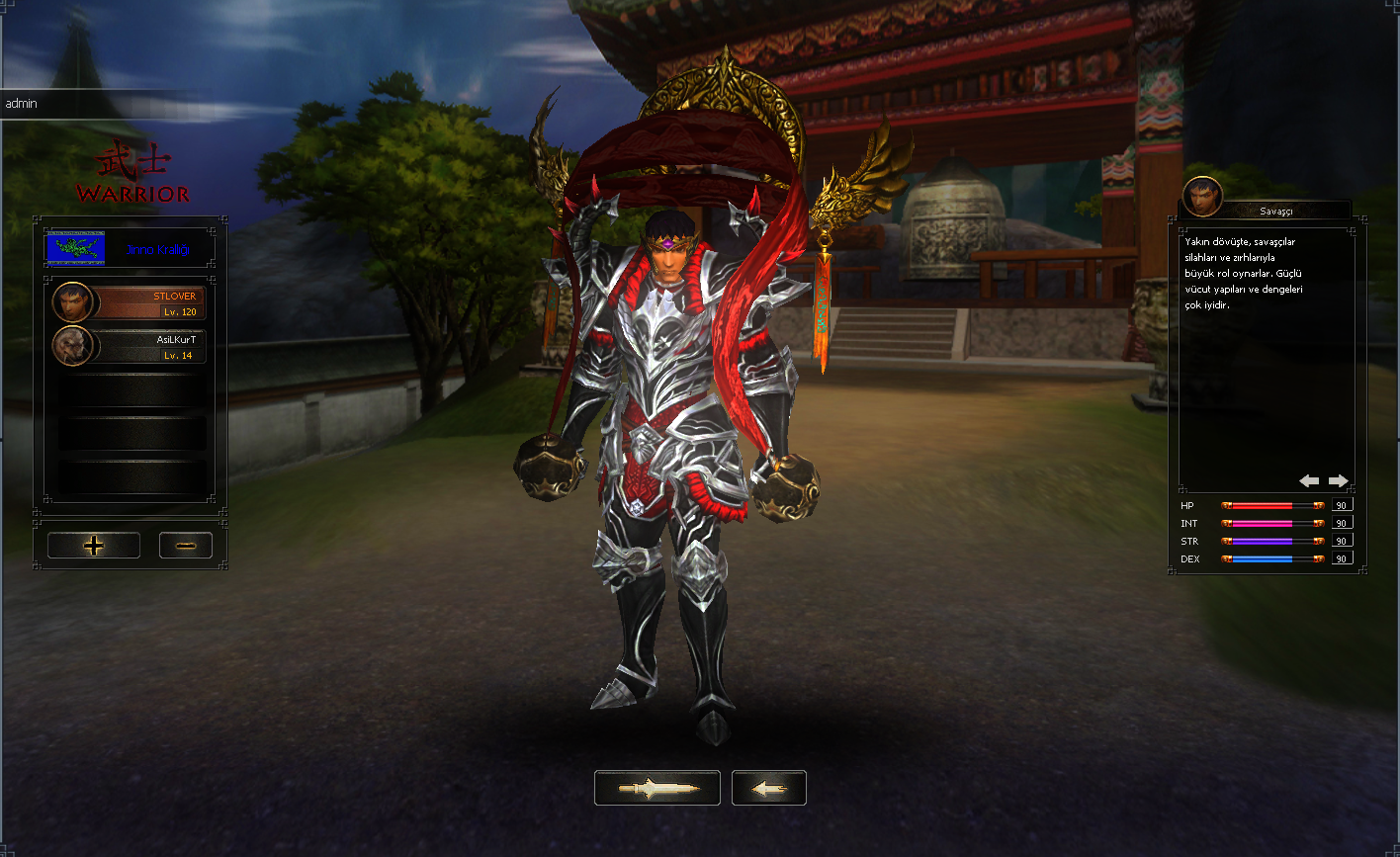
Task: Click the minus button to delete a character
Action: pyautogui.click(x=185, y=545)
